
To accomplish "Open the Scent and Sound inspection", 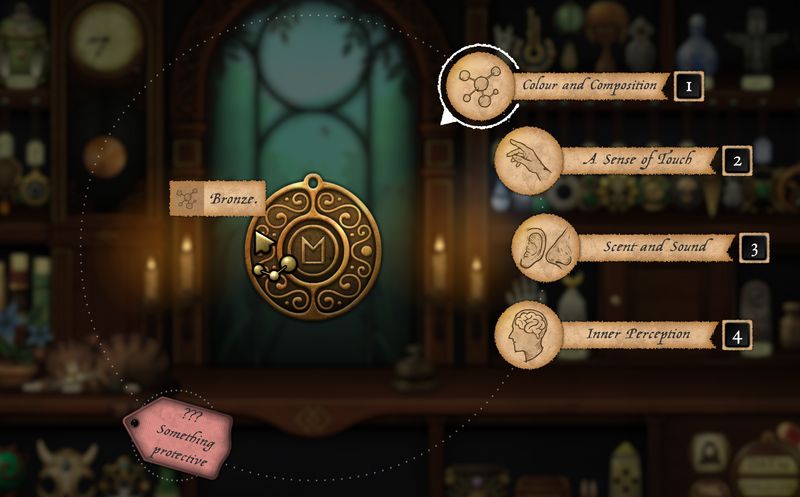I will pos(654,246).
